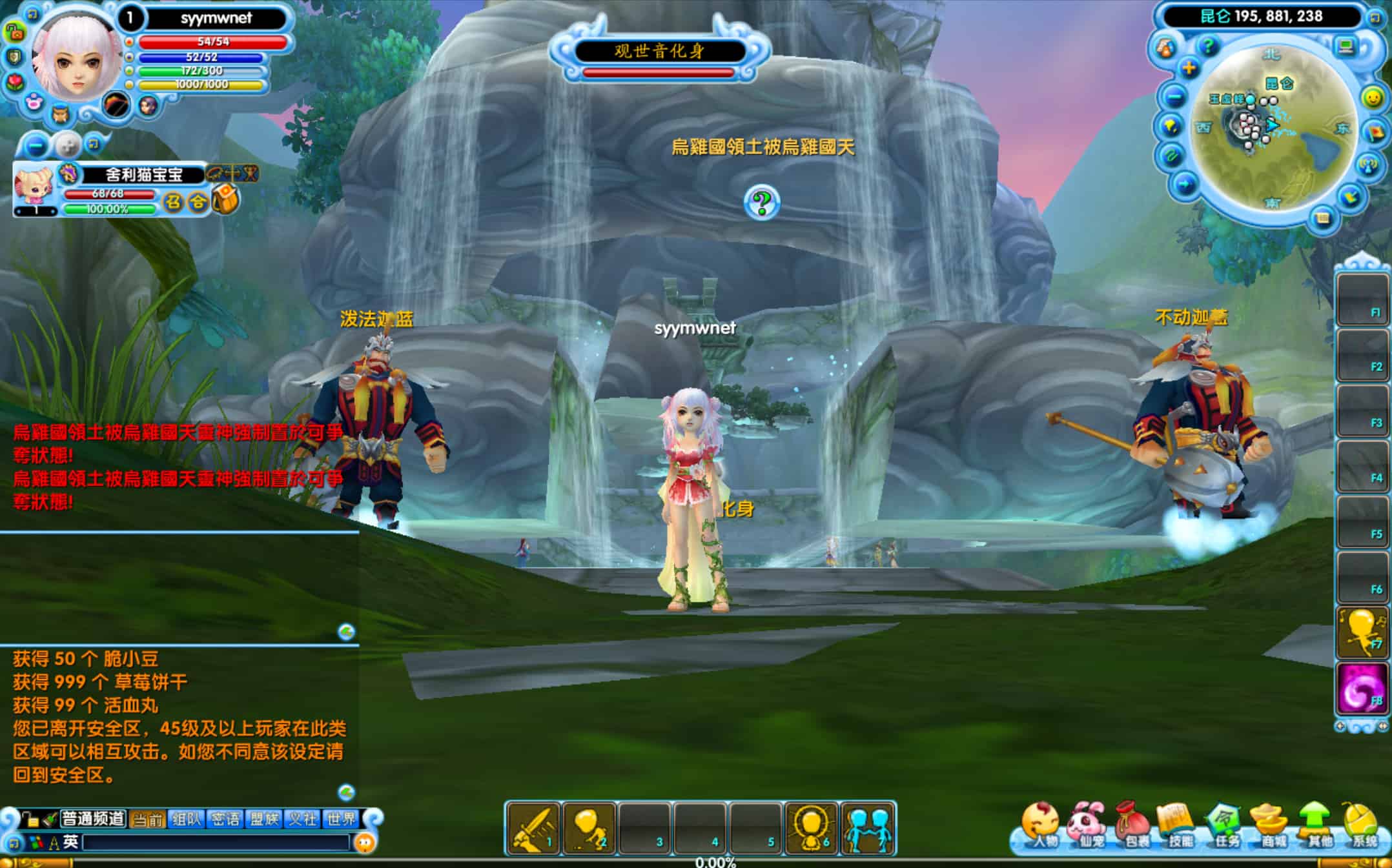Use the meditating figure skill in slot 6
This screenshot has width=1392, height=868.
pos(812,829)
